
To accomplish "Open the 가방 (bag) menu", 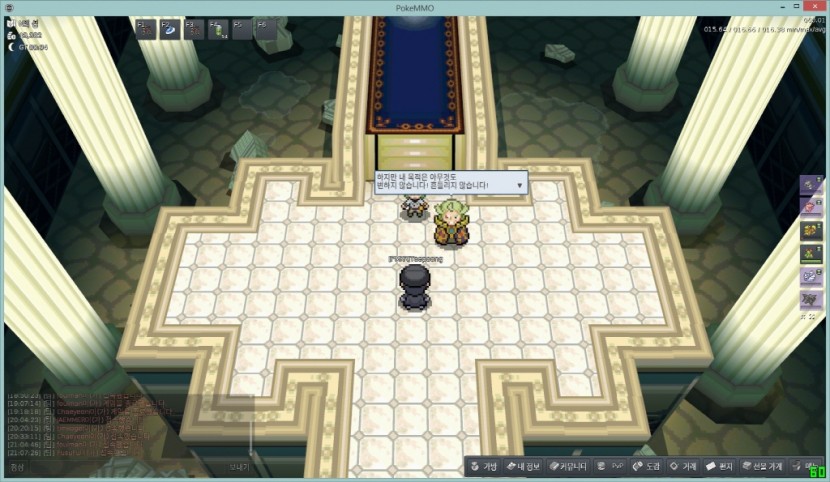I will (x=483, y=466).
